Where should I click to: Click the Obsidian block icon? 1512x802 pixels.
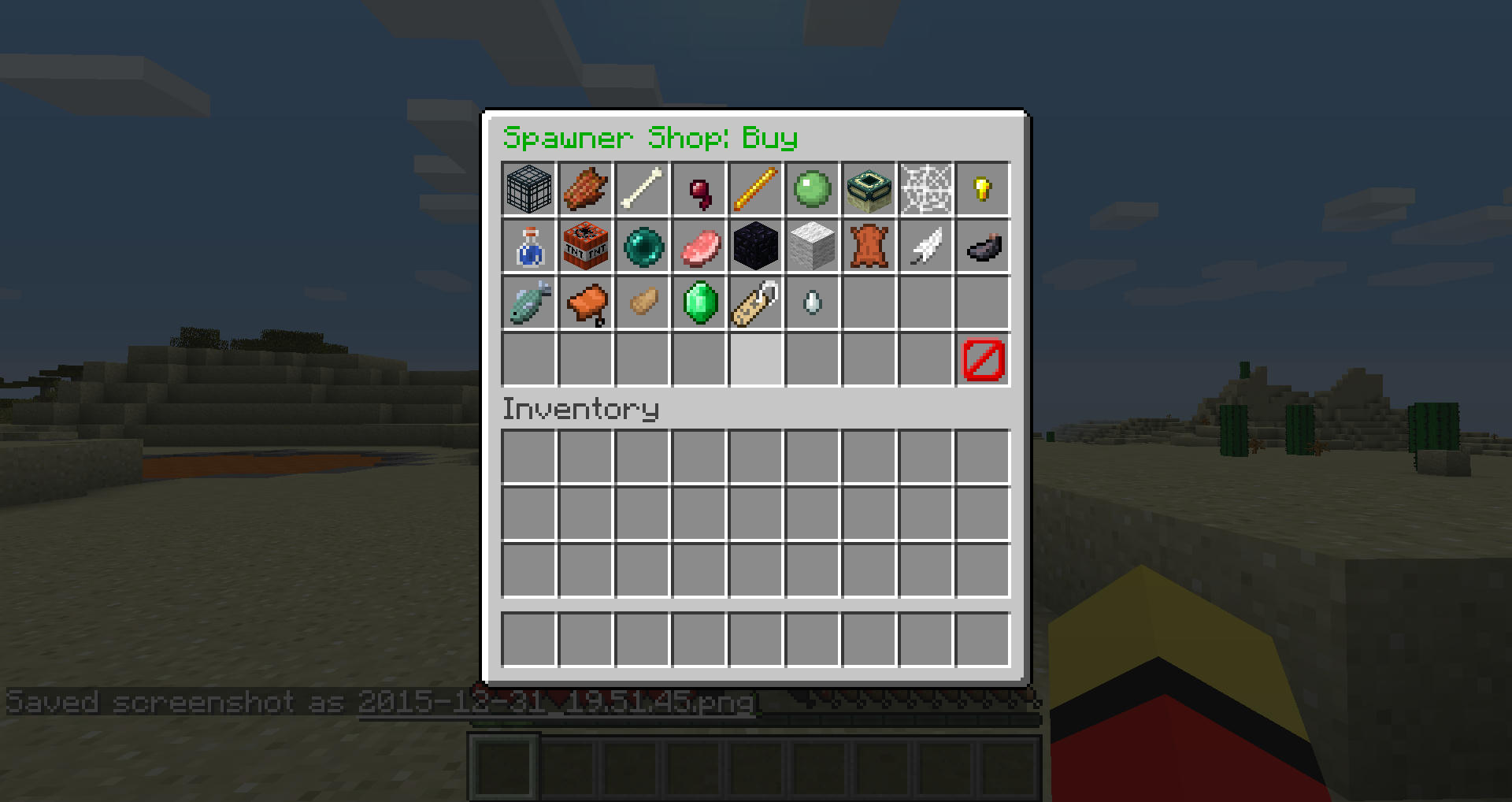point(756,246)
